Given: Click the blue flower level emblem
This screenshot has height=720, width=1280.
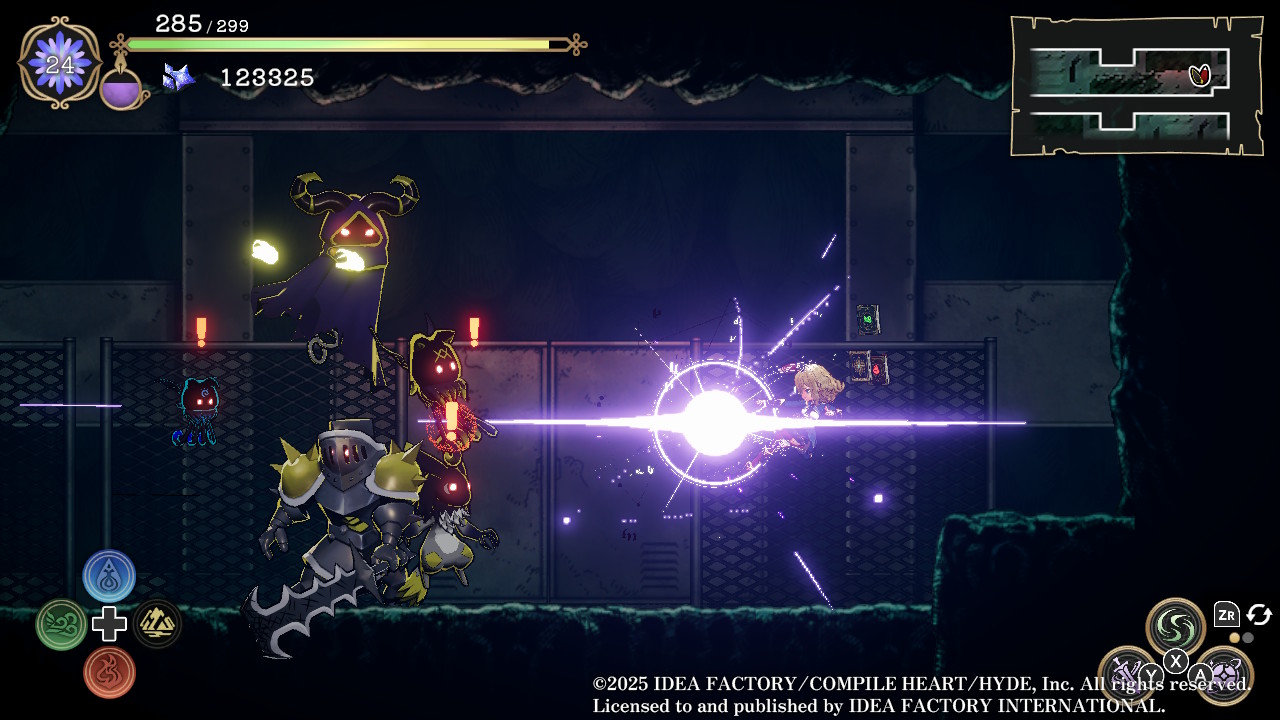Looking at the screenshot, I should point(60,63).
